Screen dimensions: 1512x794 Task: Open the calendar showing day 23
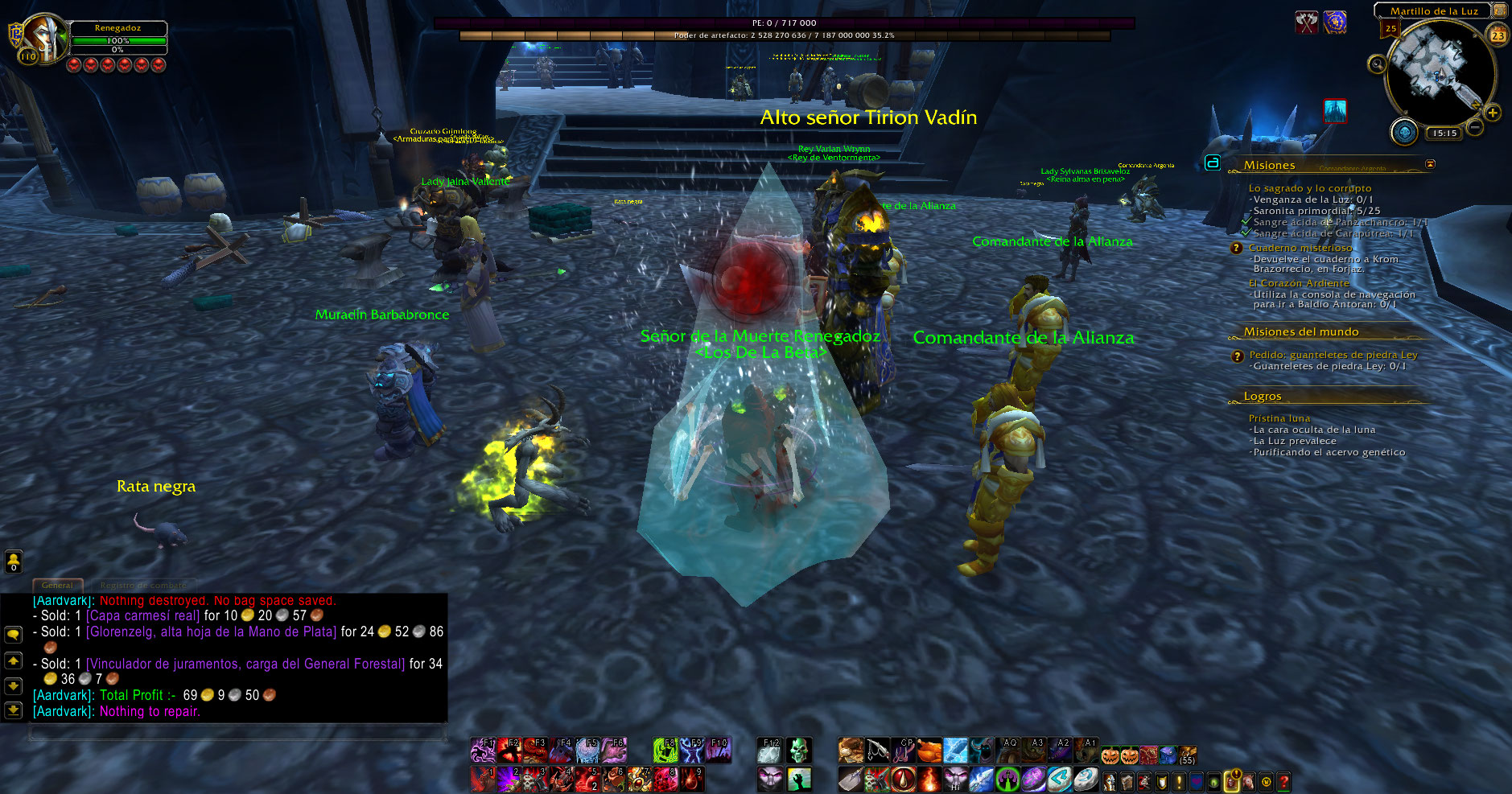(1498, 35)
